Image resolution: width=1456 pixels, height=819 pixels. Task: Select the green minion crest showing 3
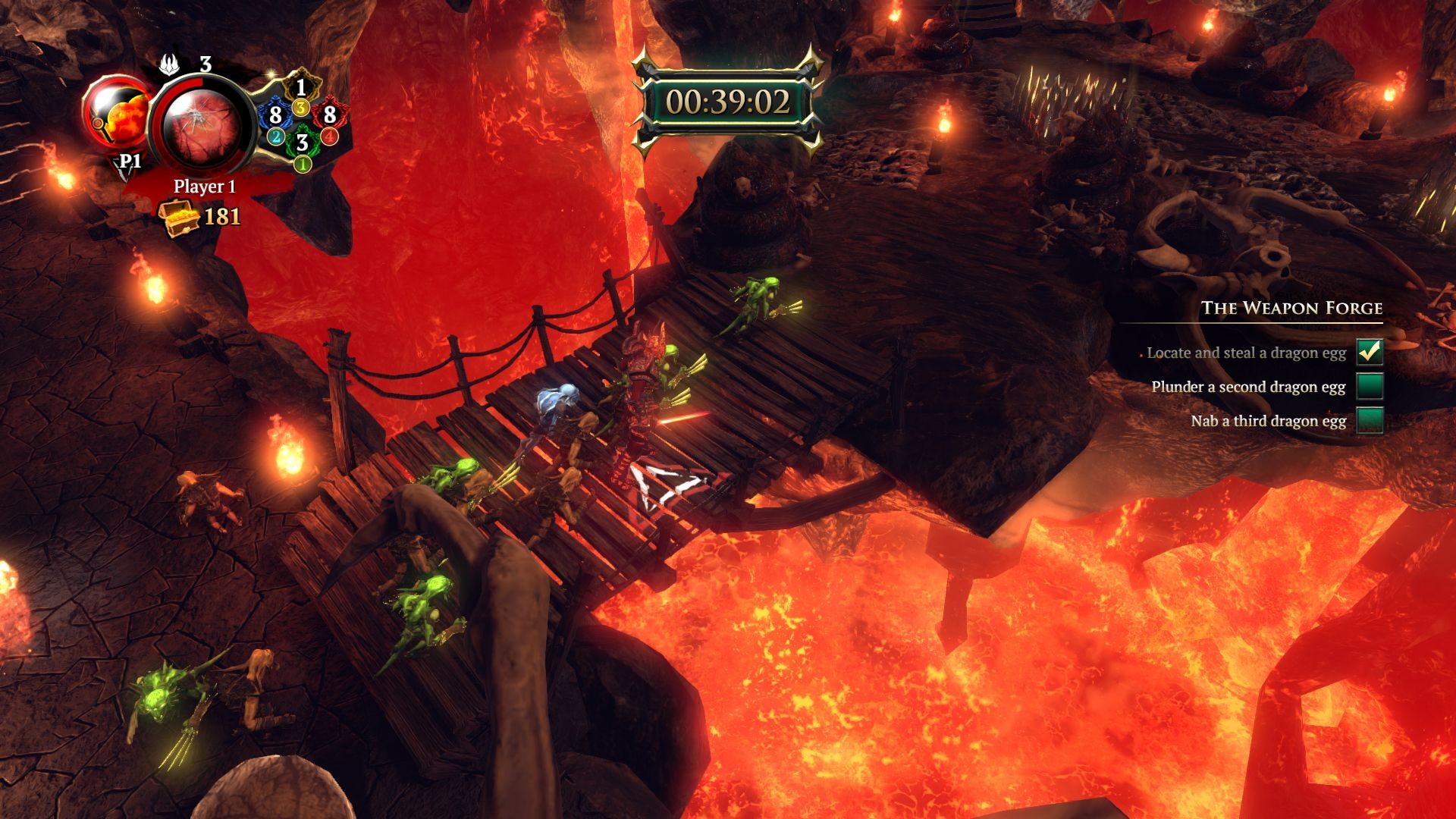303,142
